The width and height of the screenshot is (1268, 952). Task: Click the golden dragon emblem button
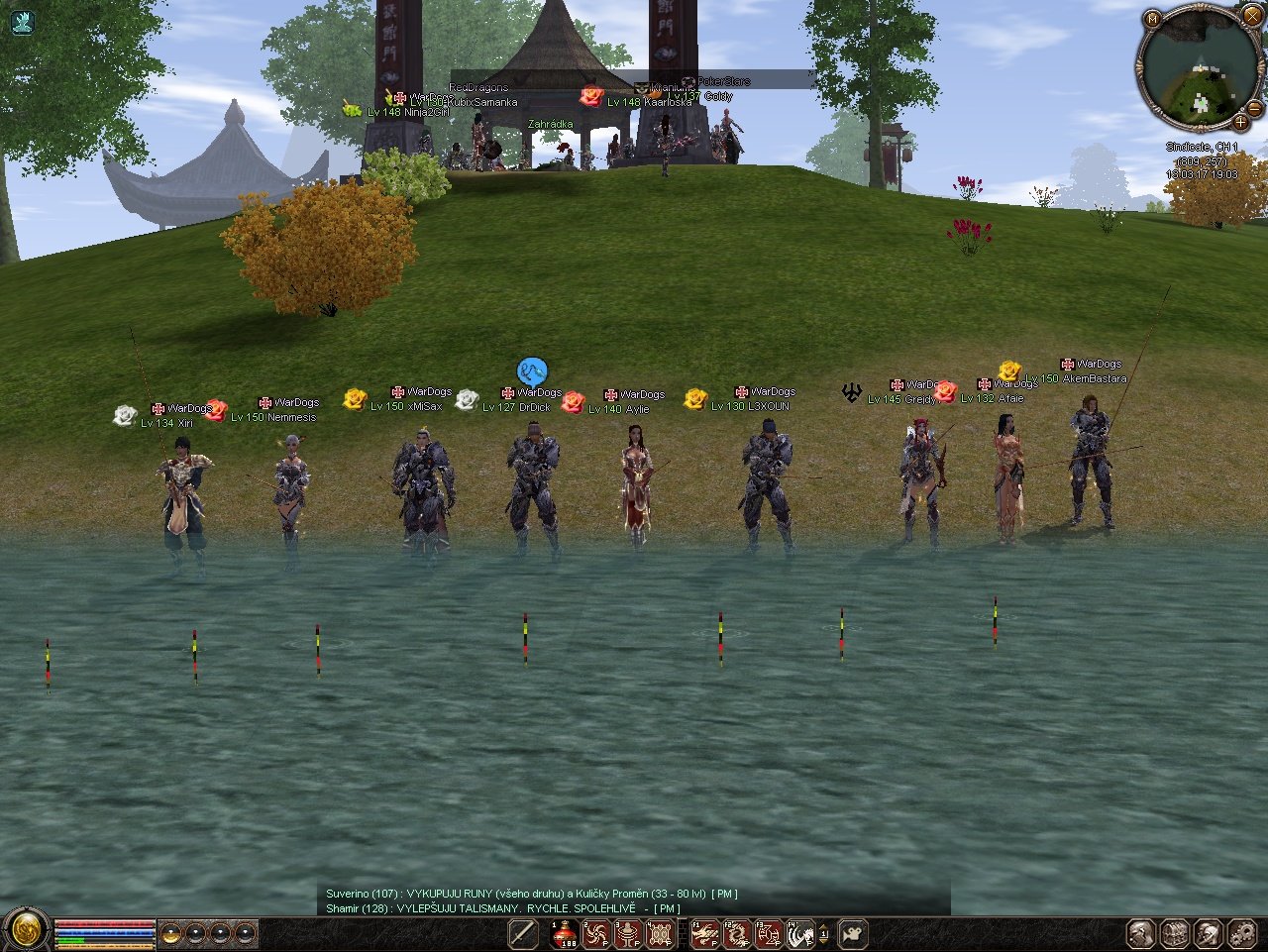[x=26, y=930]
